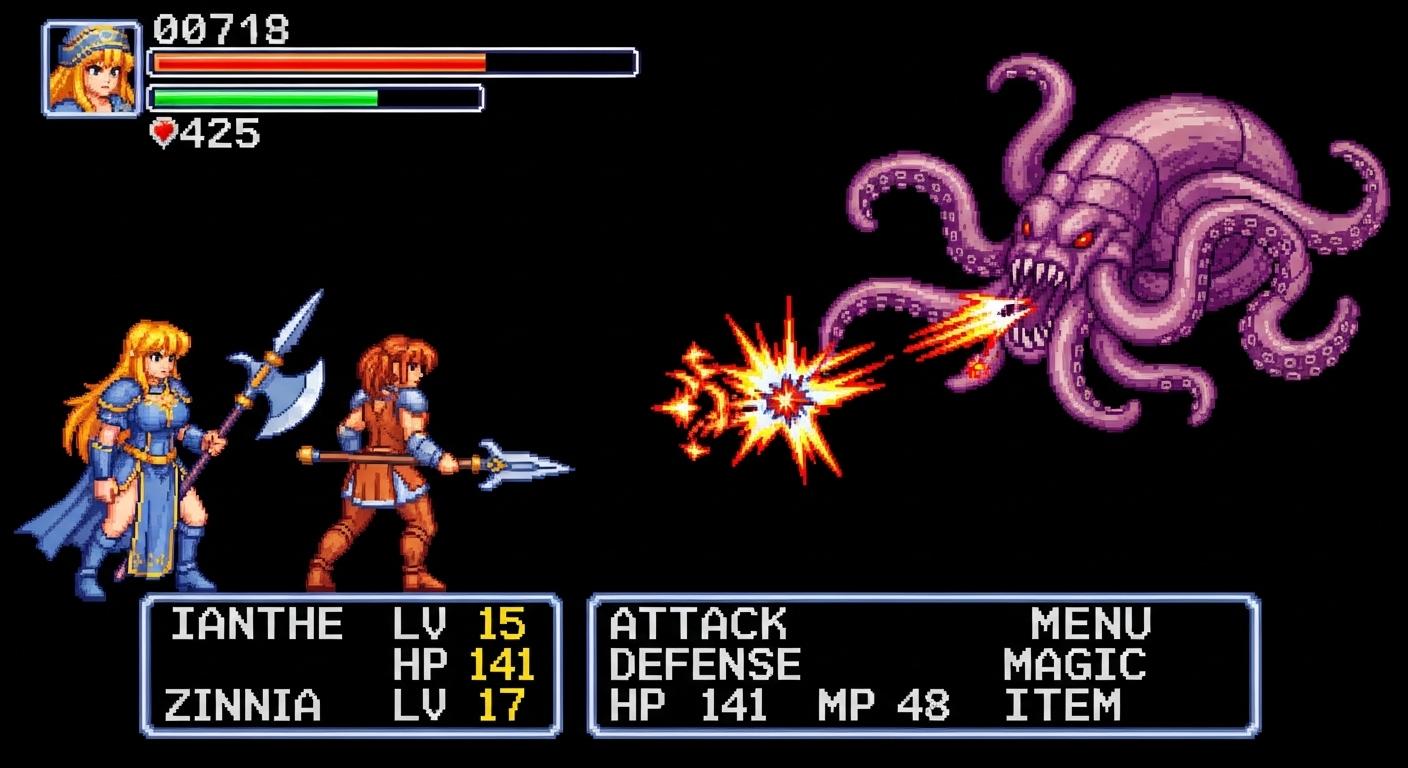Select ZINNIA in the party list
This screenshot has height=768, width=1408.
pos(242,706)
